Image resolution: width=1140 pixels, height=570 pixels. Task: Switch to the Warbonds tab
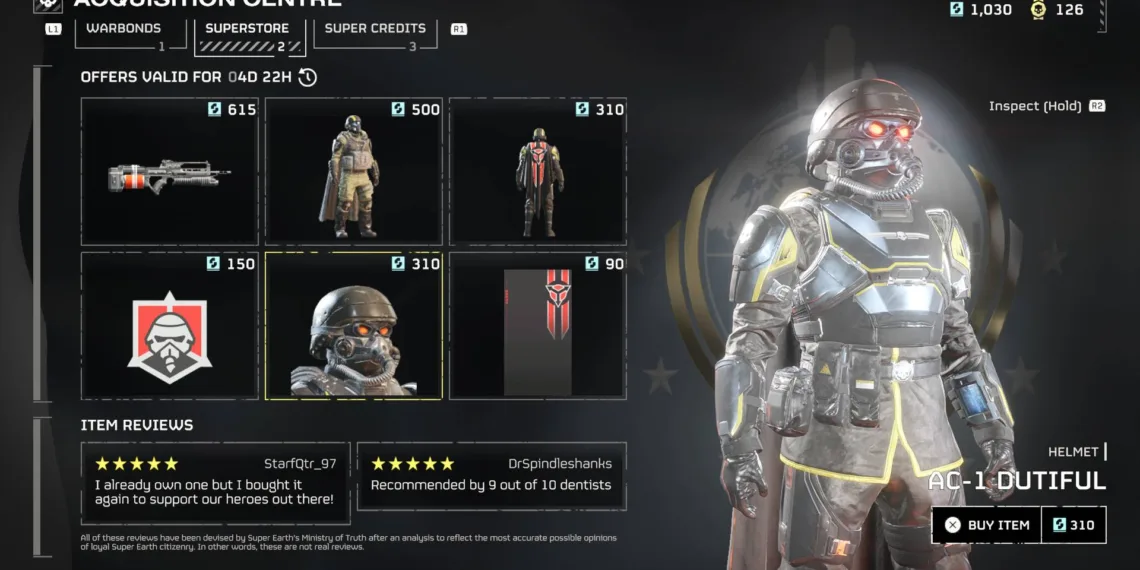(x=124, y=30)
